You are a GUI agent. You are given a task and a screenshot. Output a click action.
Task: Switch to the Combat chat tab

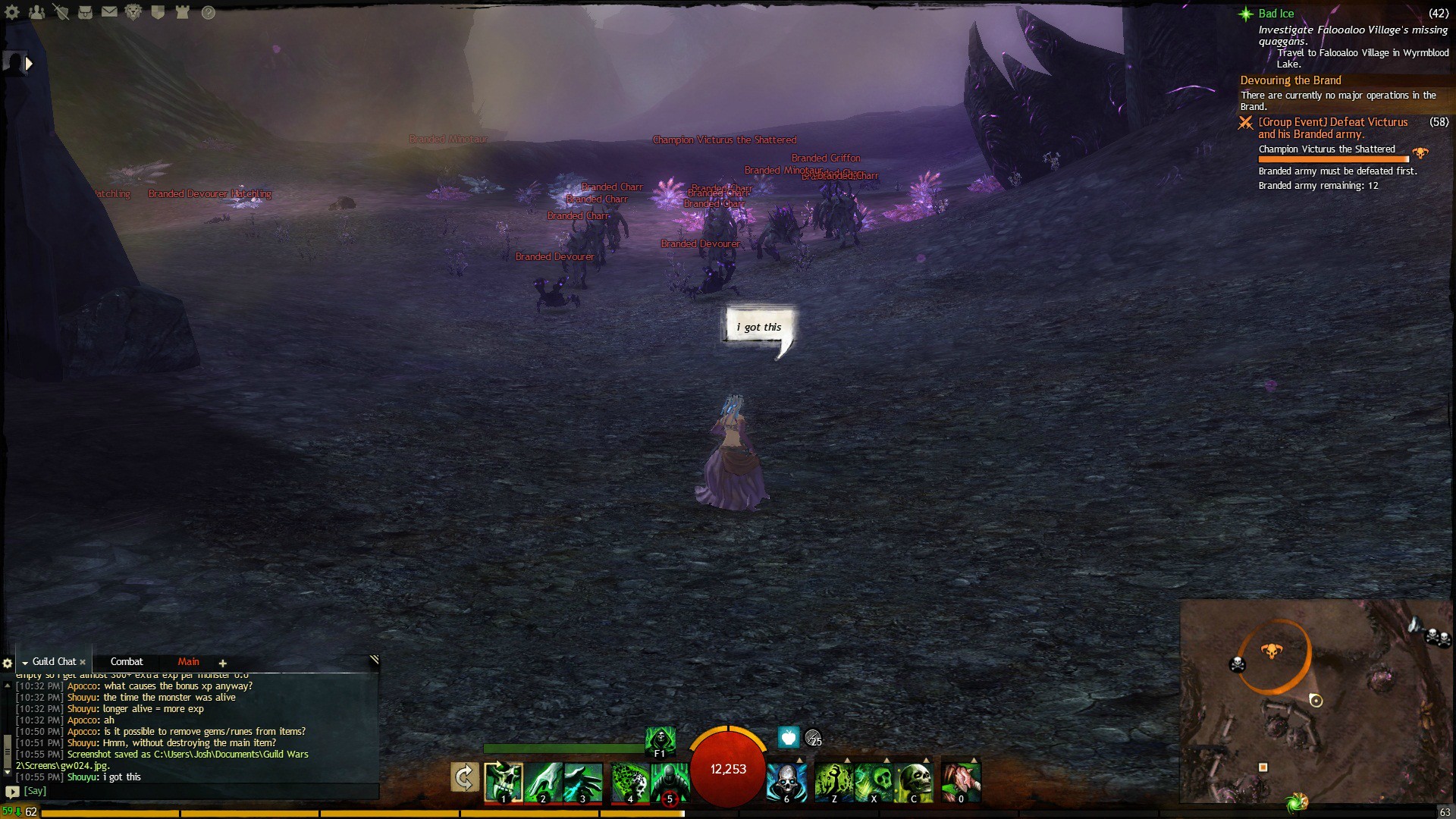tap(127, 662)
